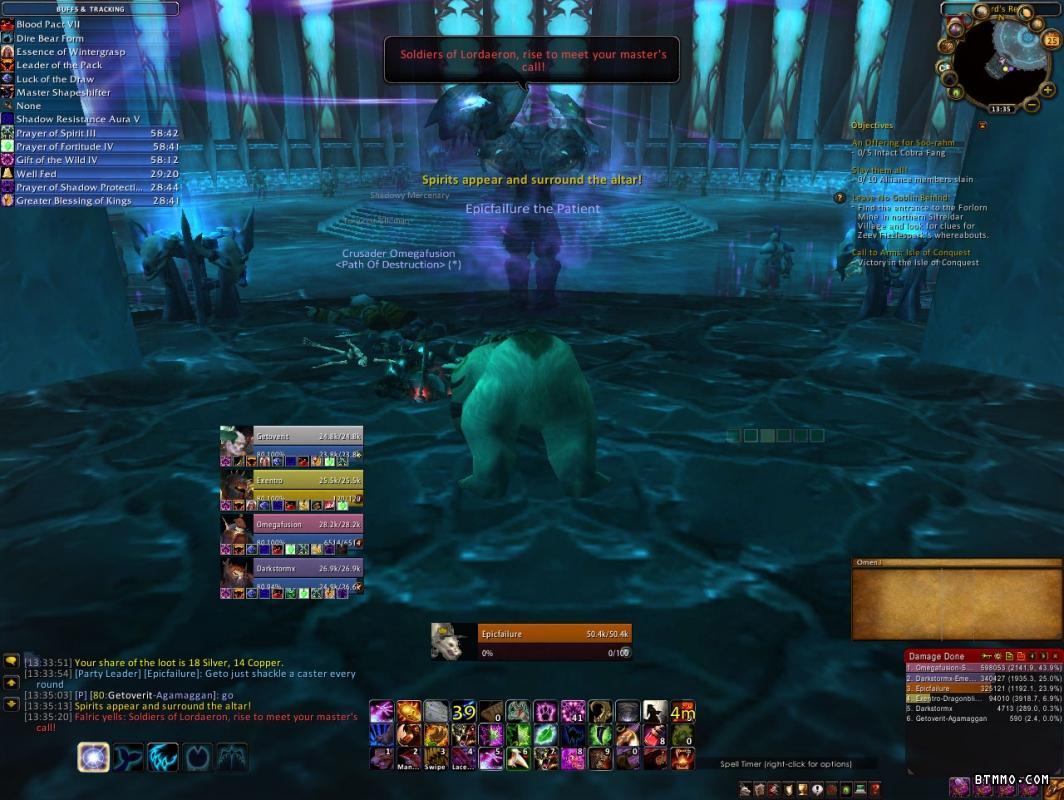Click the chat down-arrow button
The width and height of the screenshot is (1064, 800).
tap(11, 706)
